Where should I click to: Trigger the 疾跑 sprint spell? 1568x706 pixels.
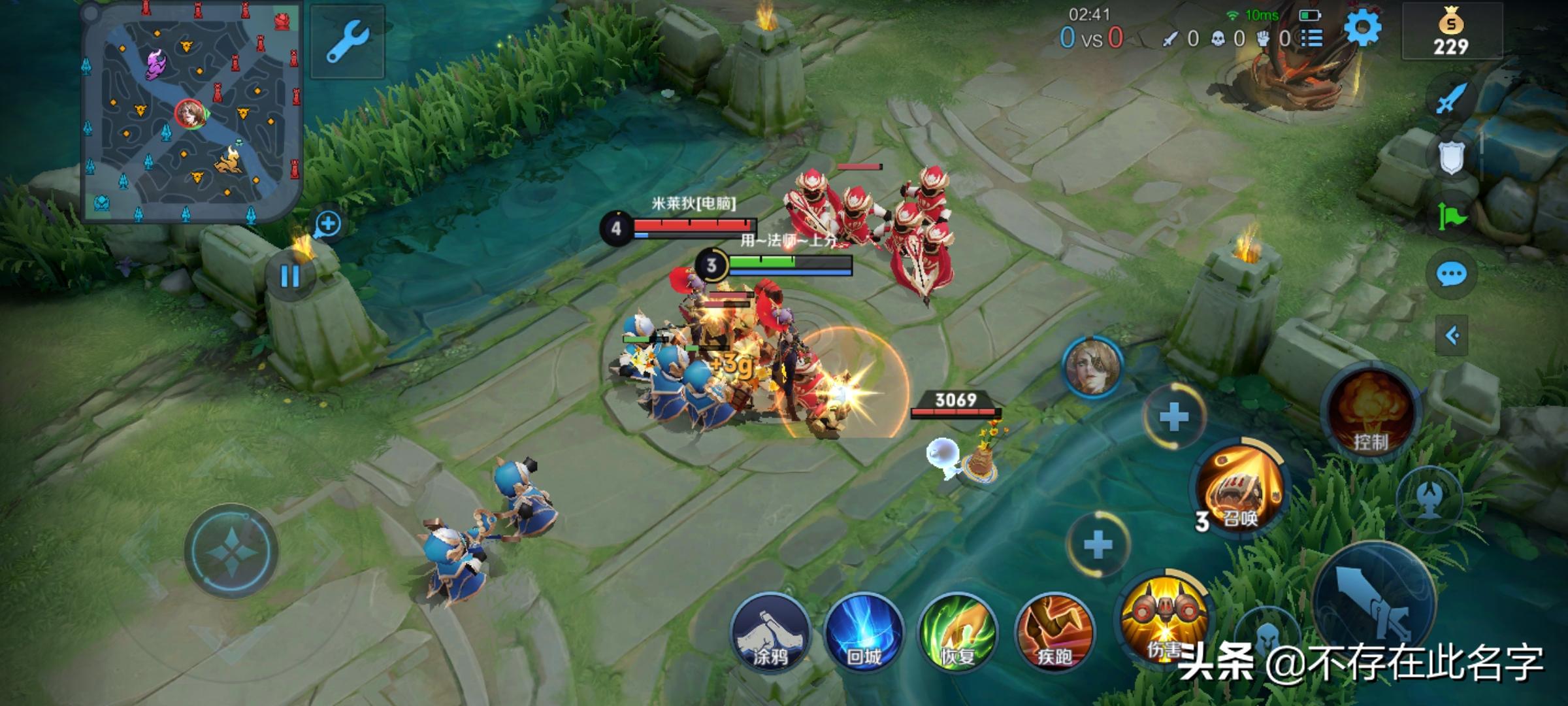(x=1054, y=633)
